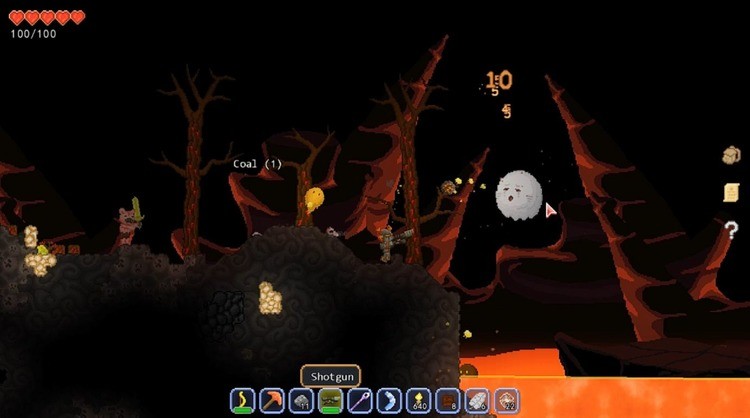Choose the dark block slot with 8
Screen dimensions: 750x418
[448, 401]
